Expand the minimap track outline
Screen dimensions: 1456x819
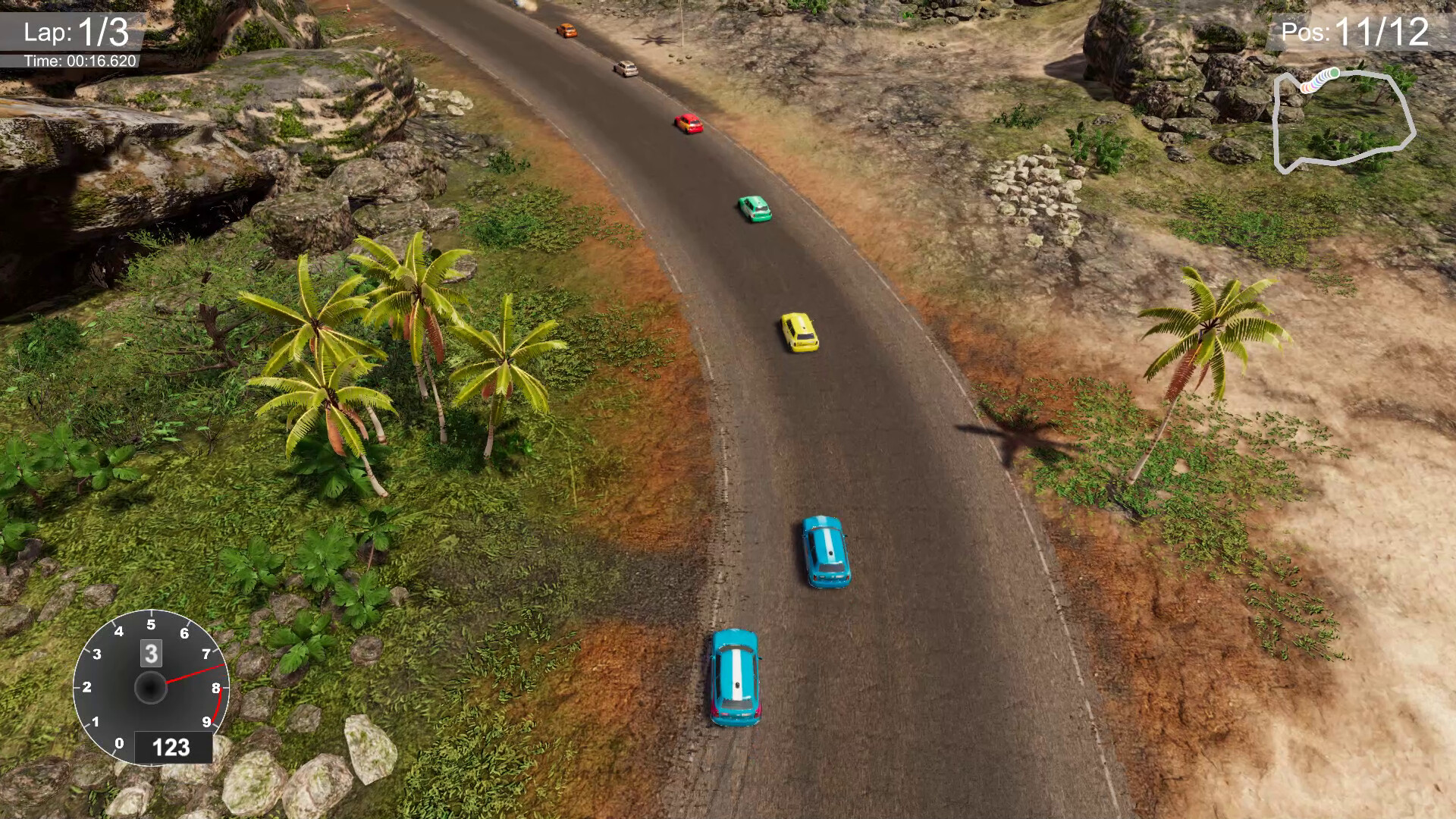(1346, 121)
